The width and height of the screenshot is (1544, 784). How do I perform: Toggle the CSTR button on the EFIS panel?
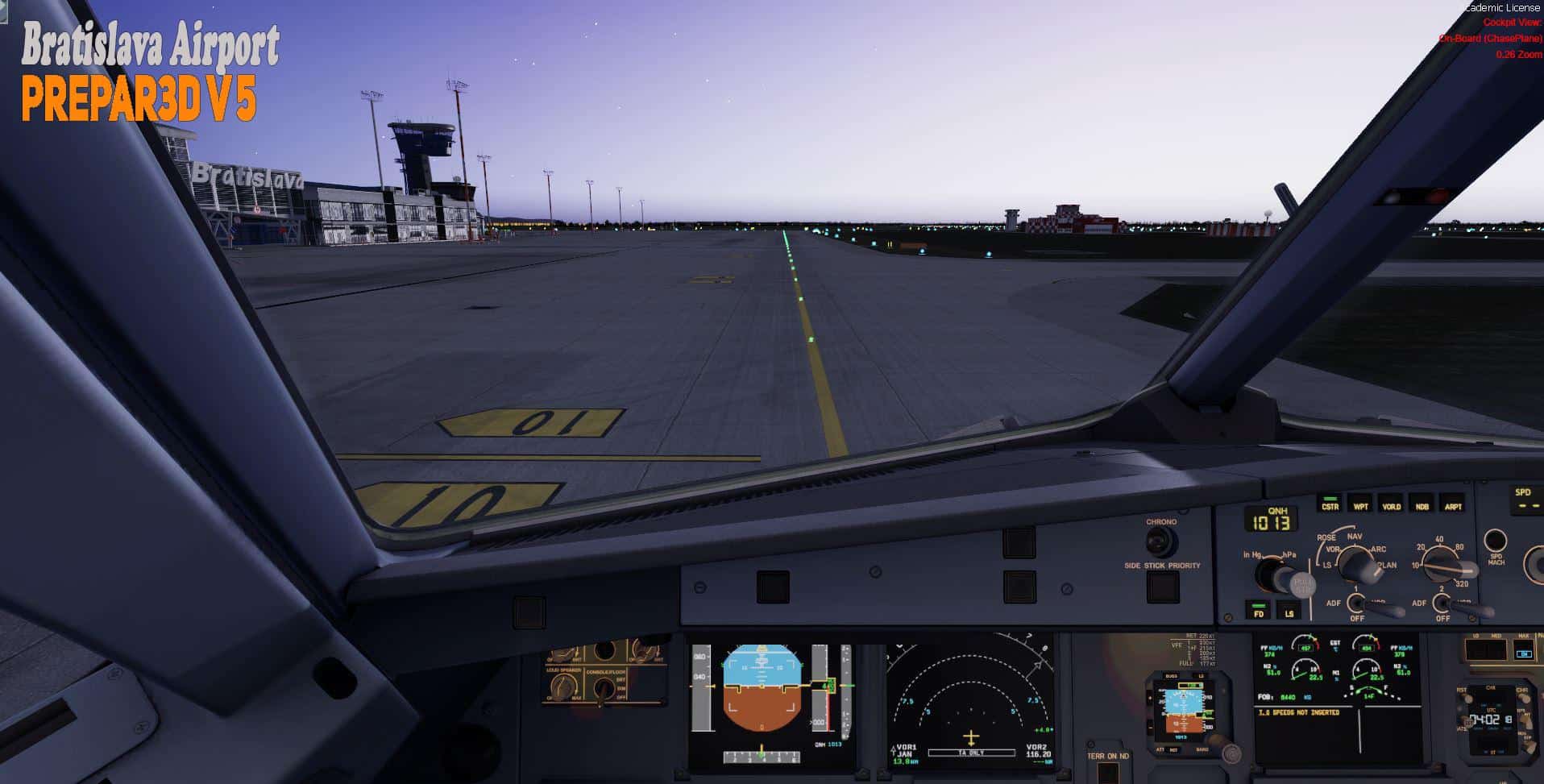coord(1330,505)
